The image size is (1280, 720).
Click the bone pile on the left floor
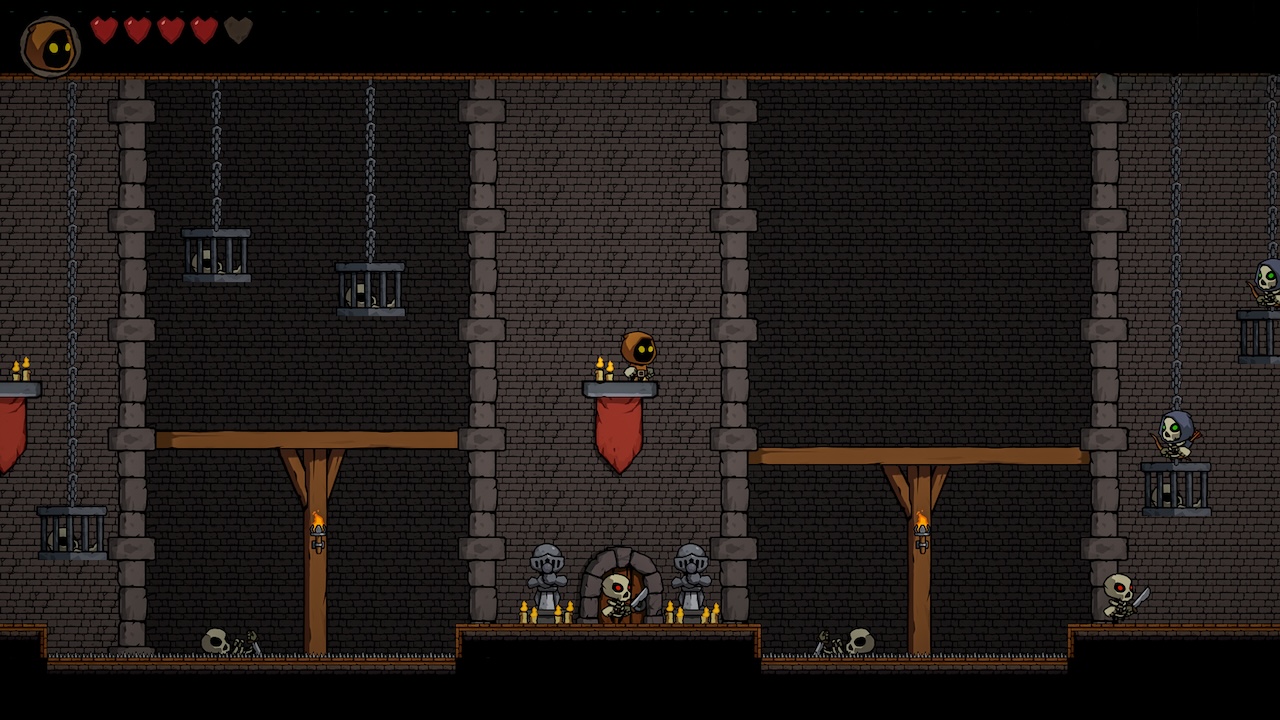pyautogui.click(x=222, y=640)
